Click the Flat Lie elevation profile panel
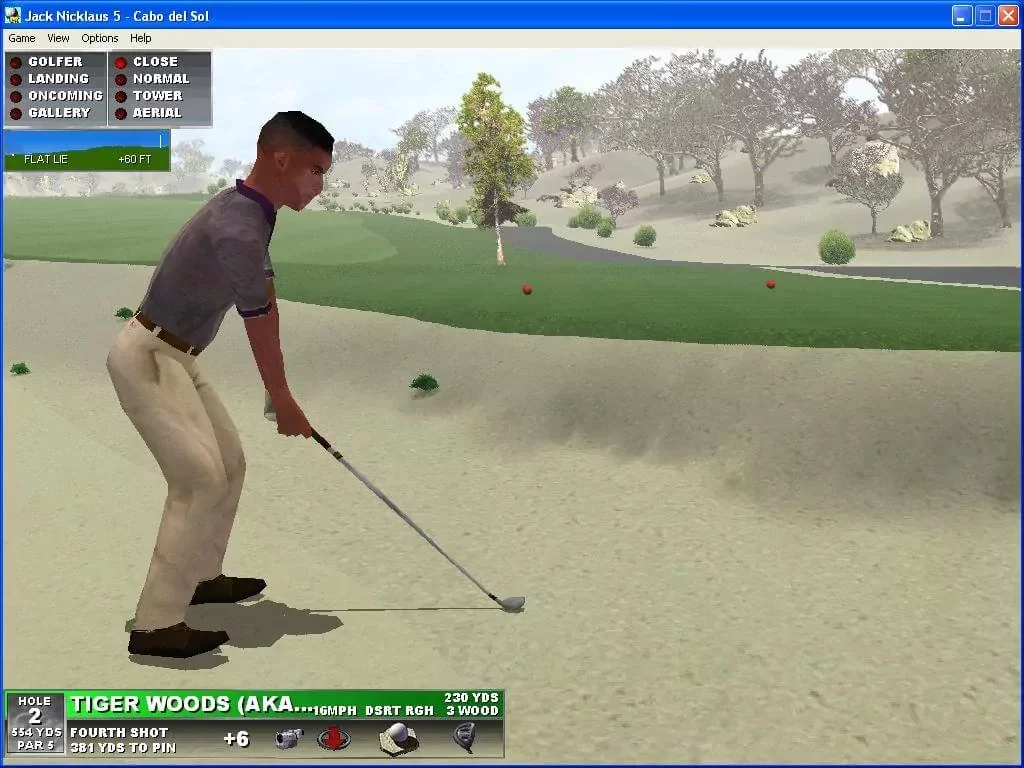Screen dimensions: 1024x768 click(86, 150)
